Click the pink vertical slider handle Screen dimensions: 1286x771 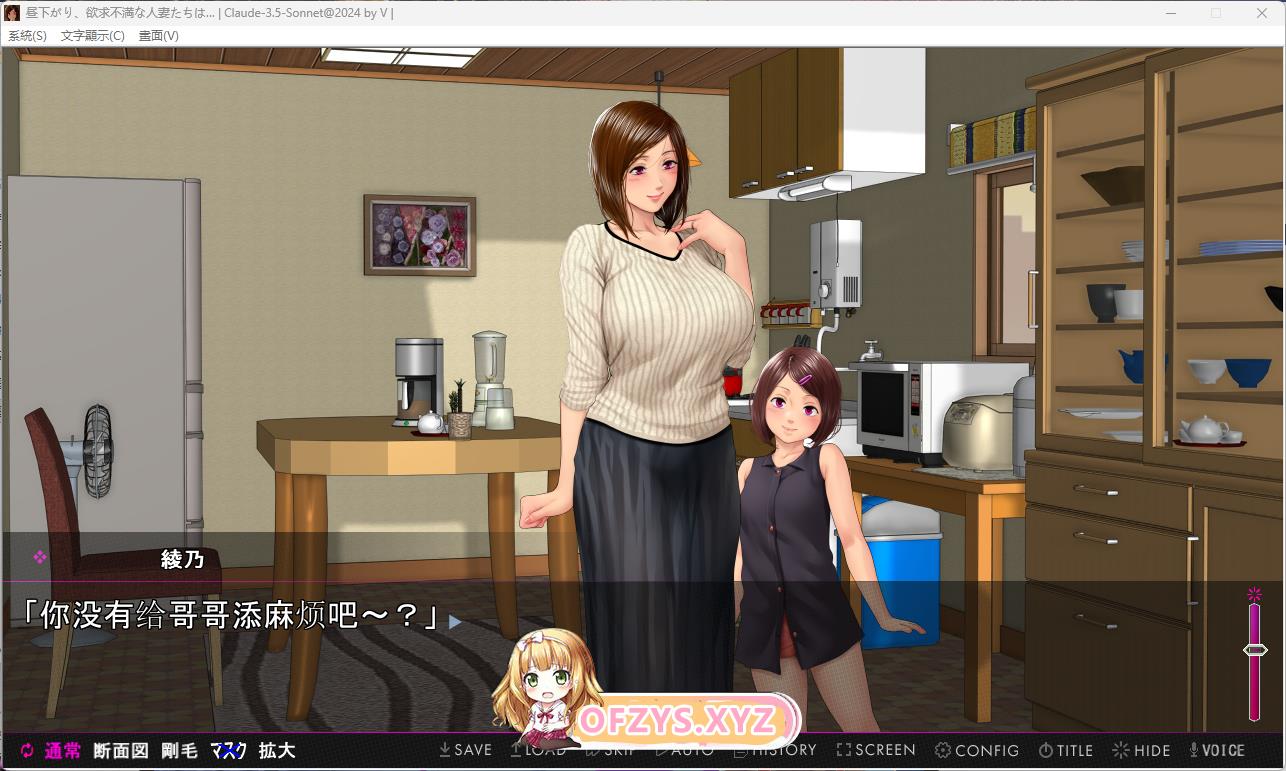click(1255, 650)
